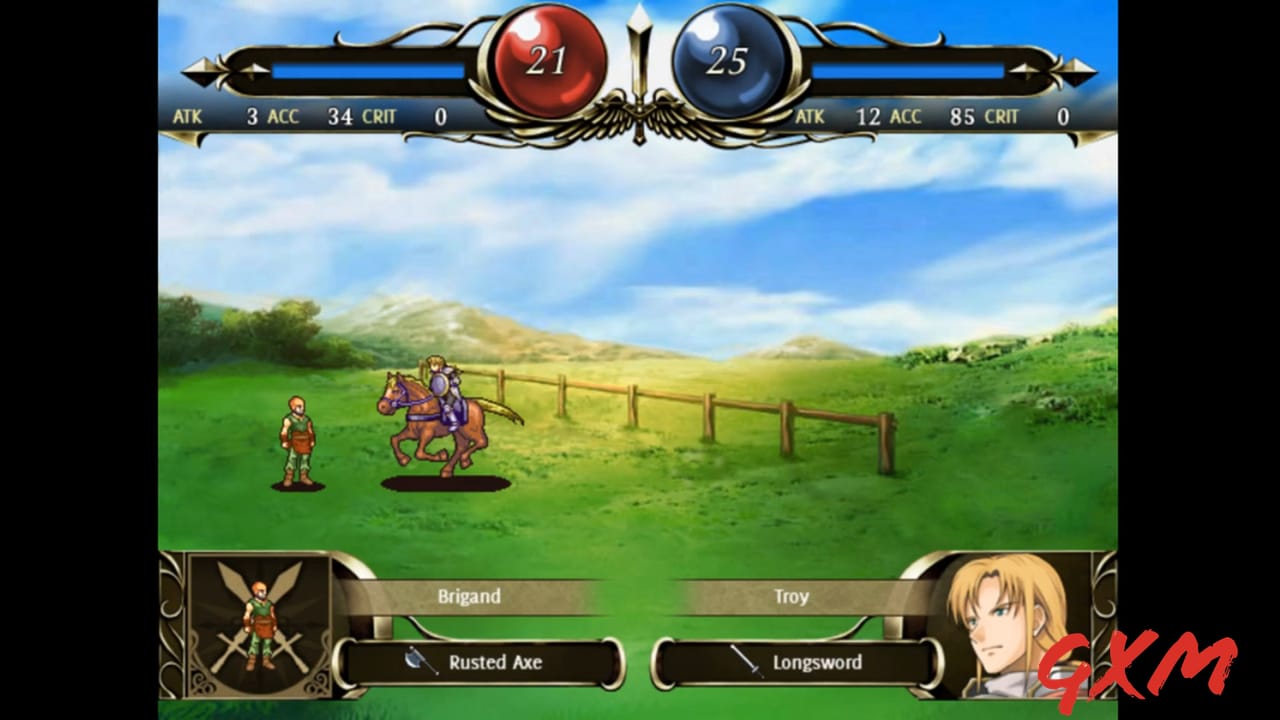Select the Brigand name plate
This screenshot has width=1280, height=720.
tap(470, 596)
